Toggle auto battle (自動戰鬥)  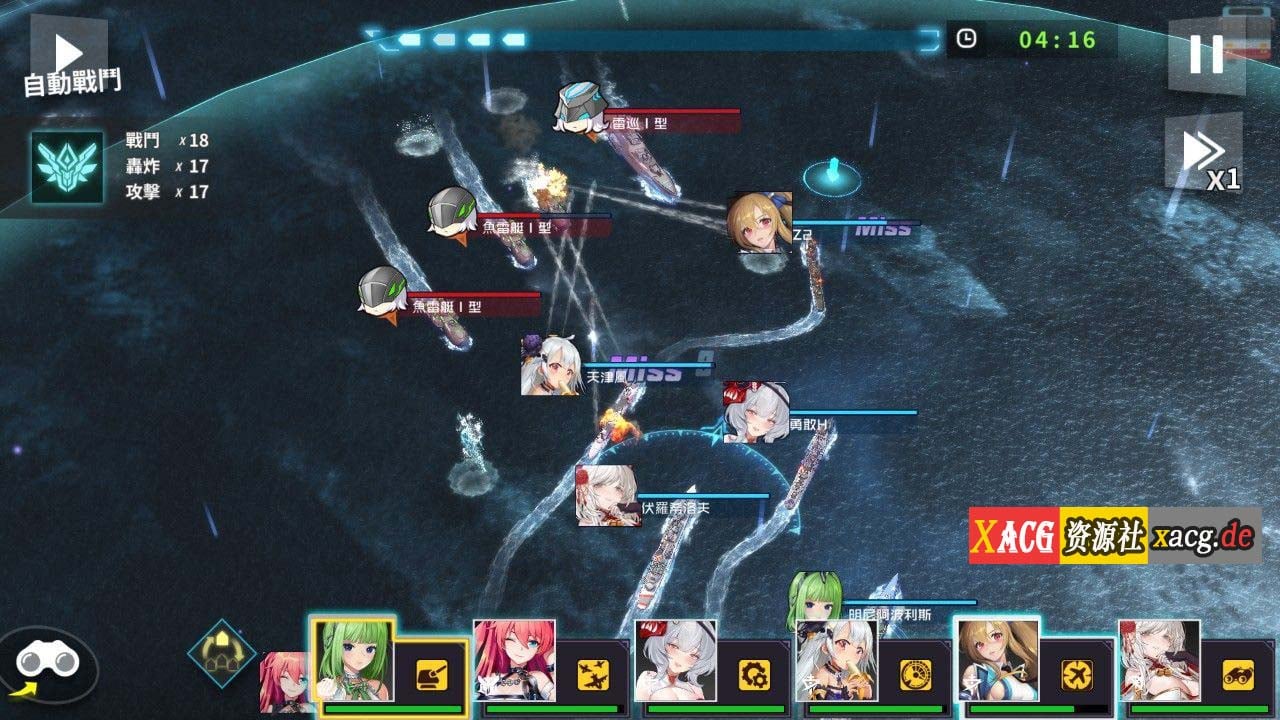coord(70,62)
